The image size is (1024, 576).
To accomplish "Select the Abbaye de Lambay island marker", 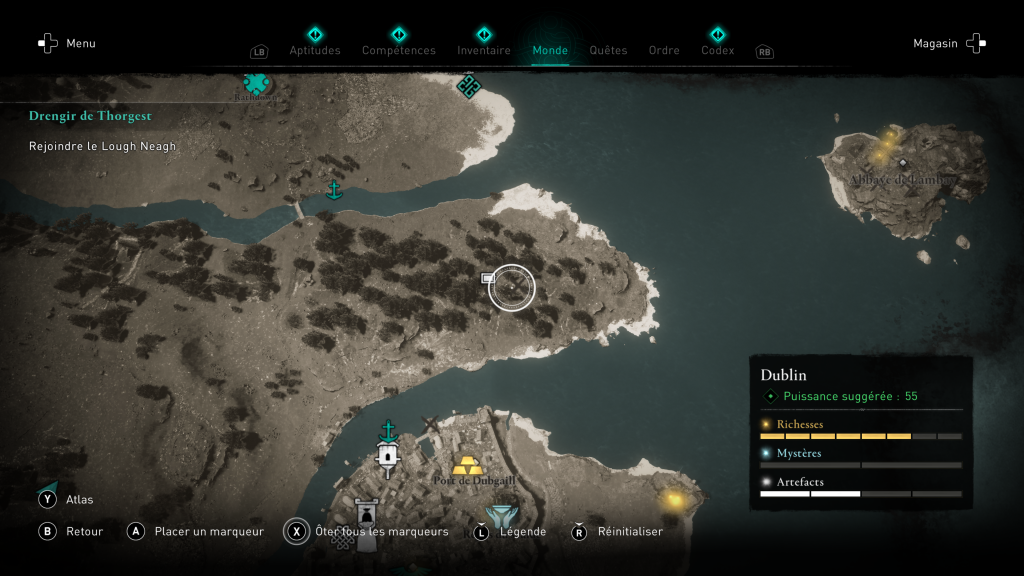I will pyautogui.click(x=903, y=164).
